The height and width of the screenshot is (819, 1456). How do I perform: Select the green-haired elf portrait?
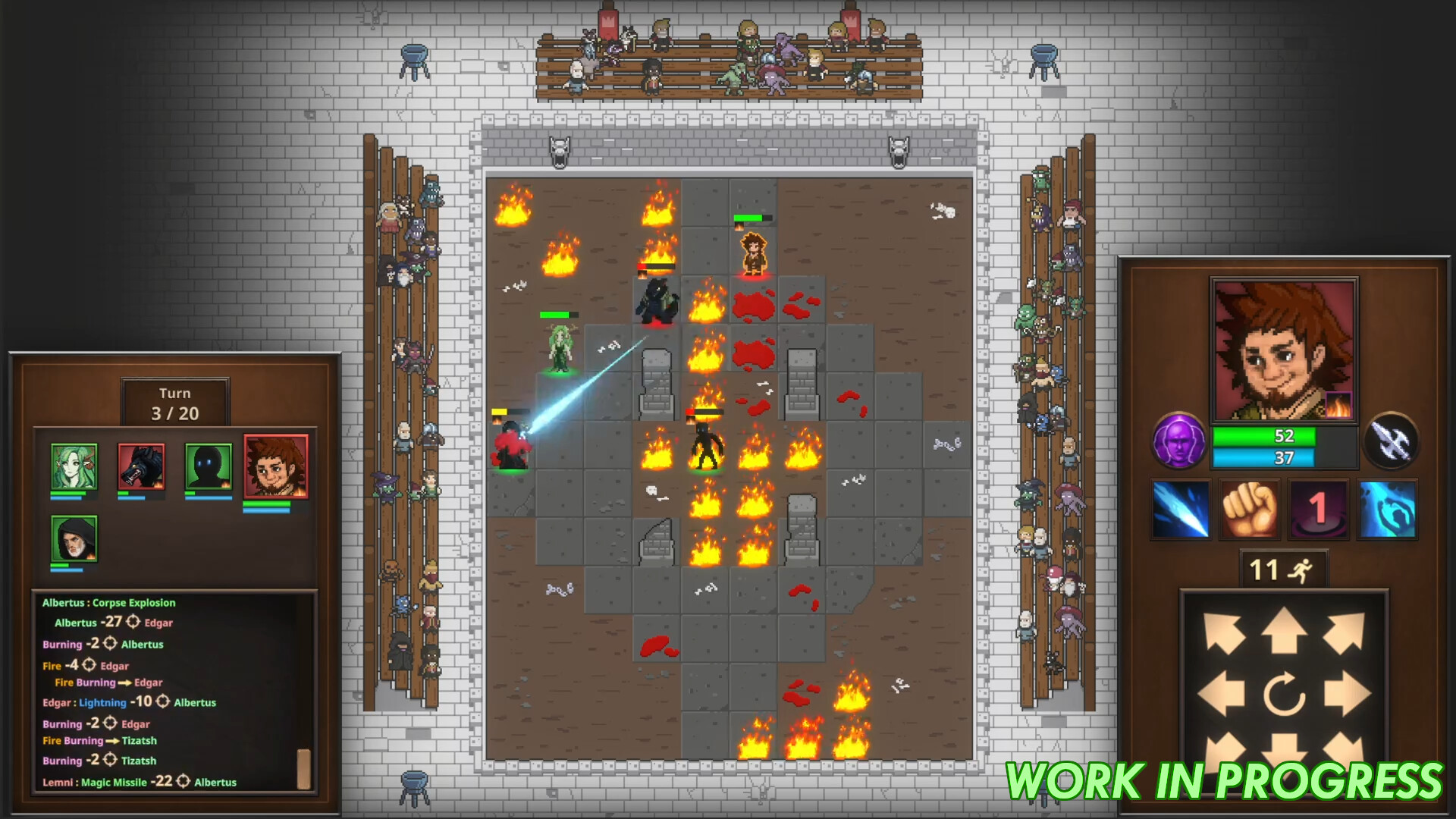click(x=74, y=468)
